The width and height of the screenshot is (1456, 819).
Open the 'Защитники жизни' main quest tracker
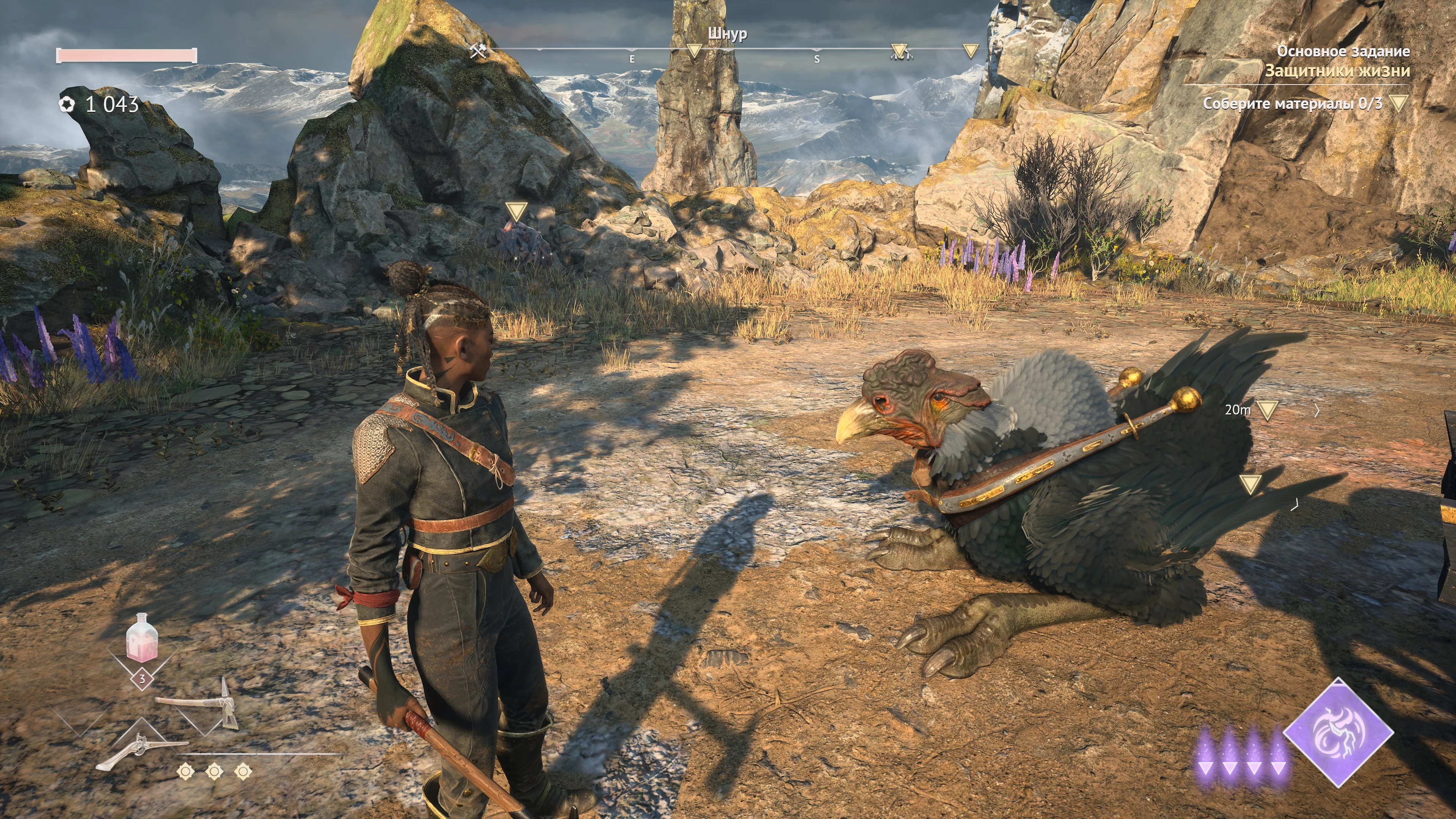click(1337, 71)
